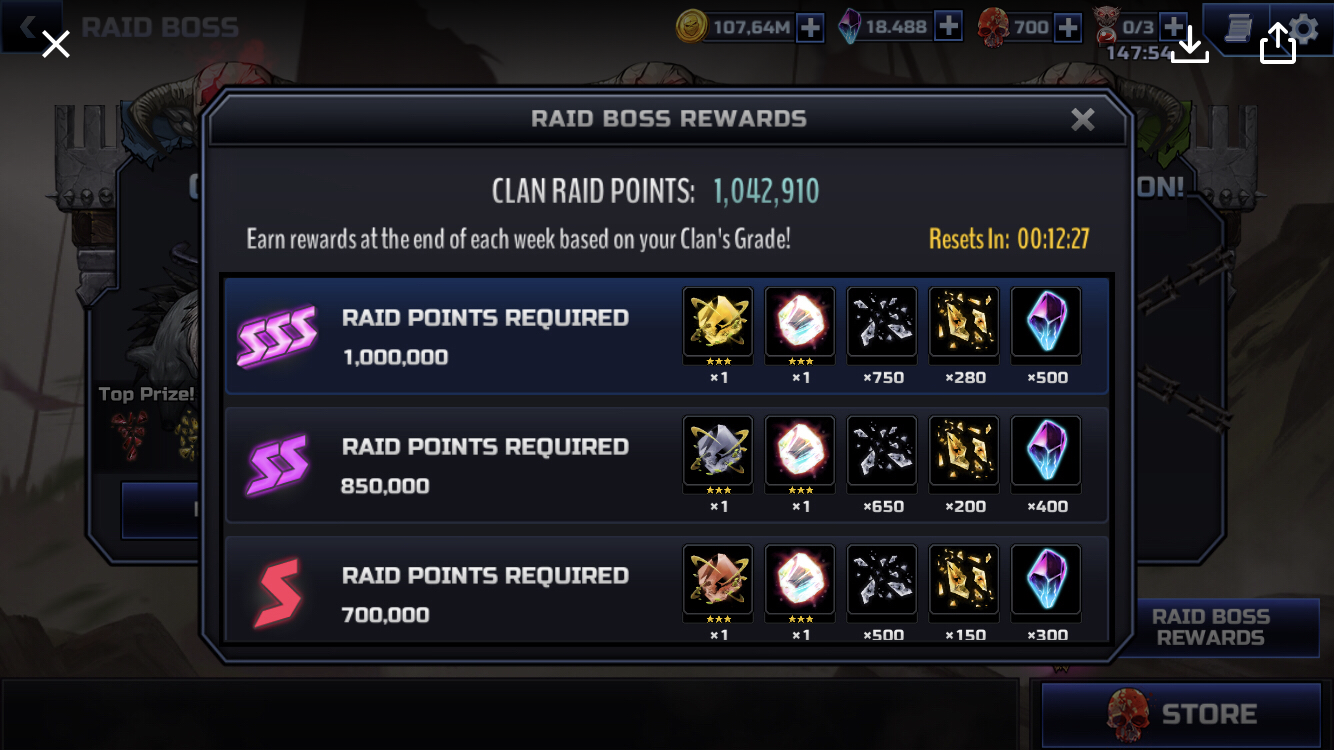Image resolution: width=1334 pixels, height=750 pixels.
Task: View the x750 silver shards reward
Action: pos(882,322)
